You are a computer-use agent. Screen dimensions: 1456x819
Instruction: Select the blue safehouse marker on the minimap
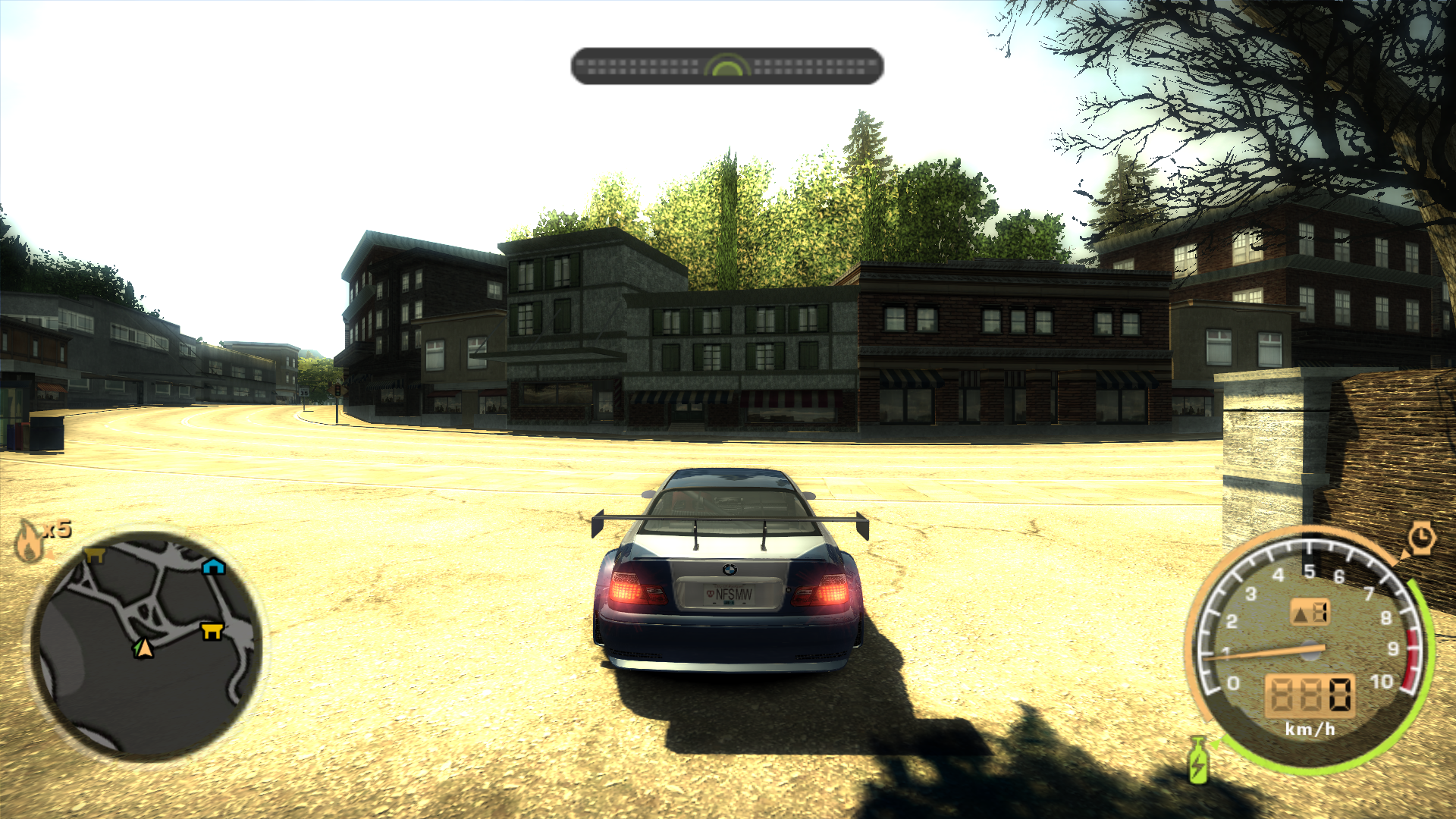pyautogui.click(x=213, y=566)
